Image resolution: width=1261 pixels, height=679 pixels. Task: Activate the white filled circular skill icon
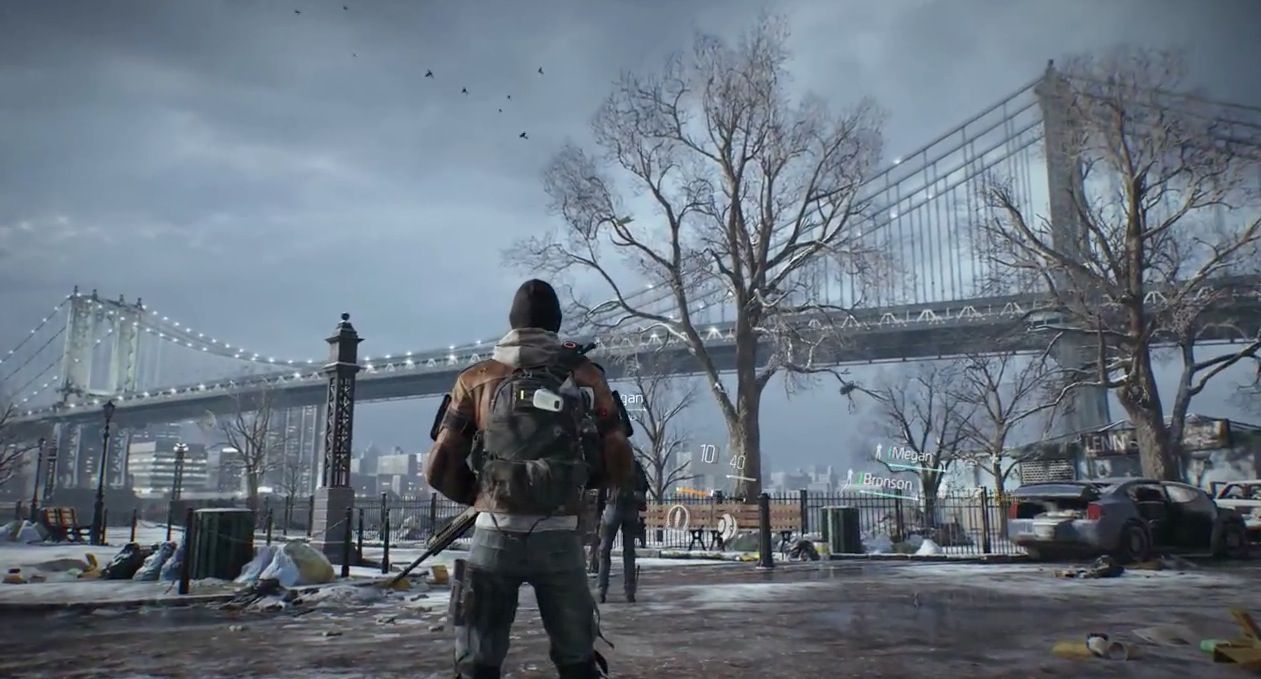click(727, 525)
